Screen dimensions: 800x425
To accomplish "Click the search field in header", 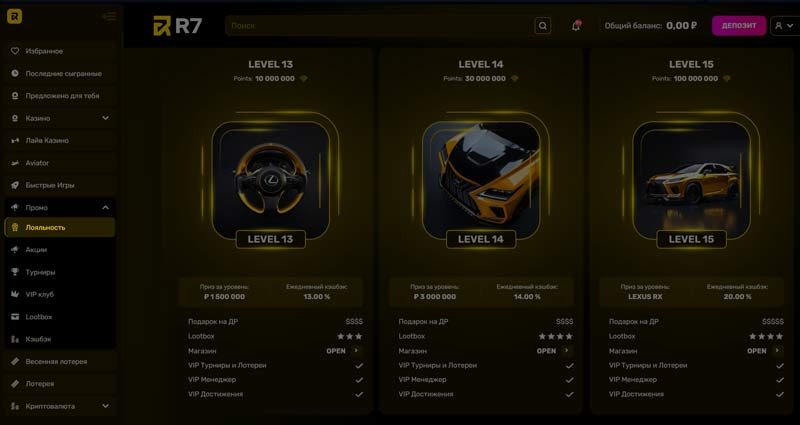I will coord(380,26).
